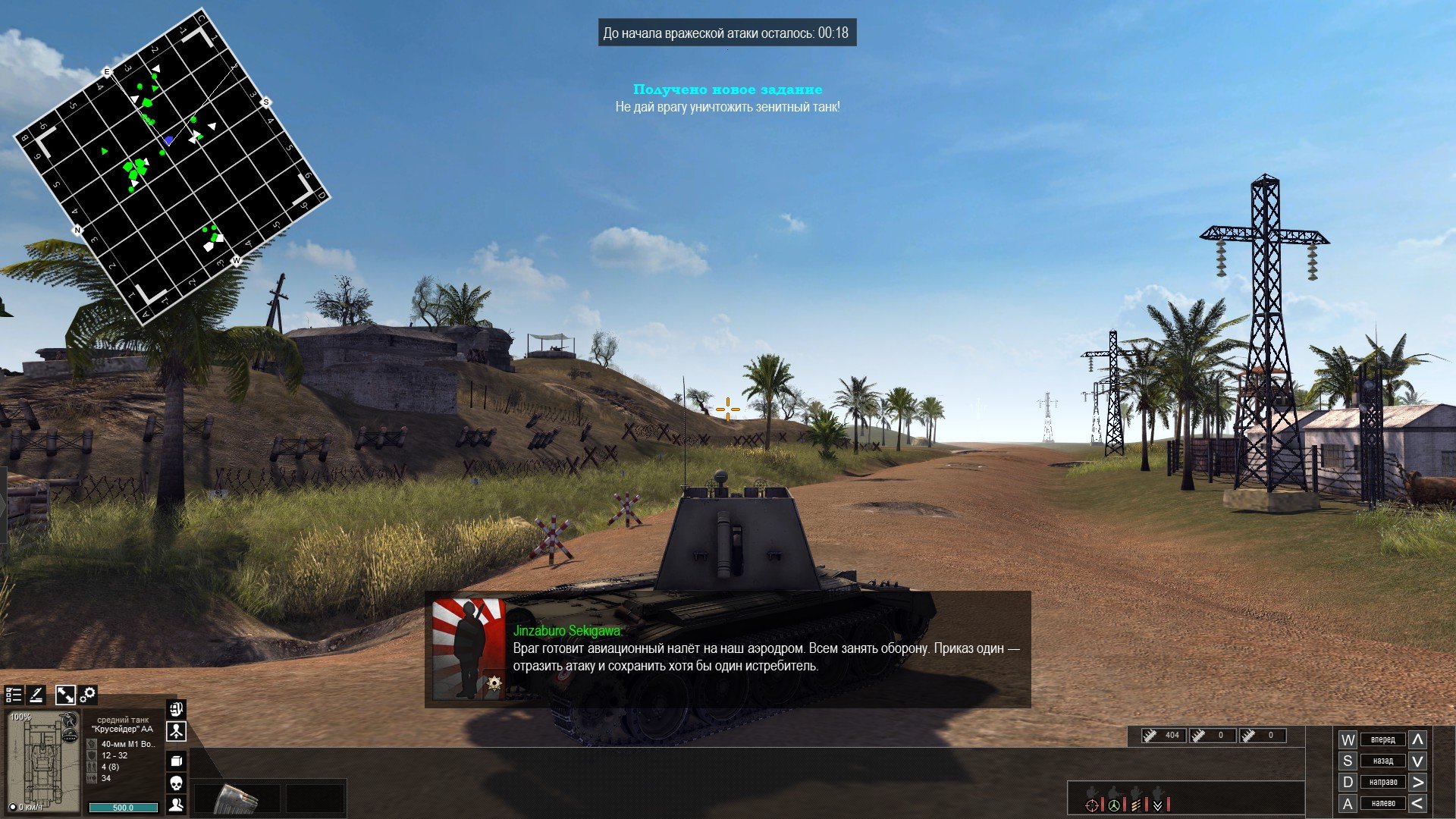Select the pencil drawing tool icon
1456x819 pixels.
coord(36,695)
